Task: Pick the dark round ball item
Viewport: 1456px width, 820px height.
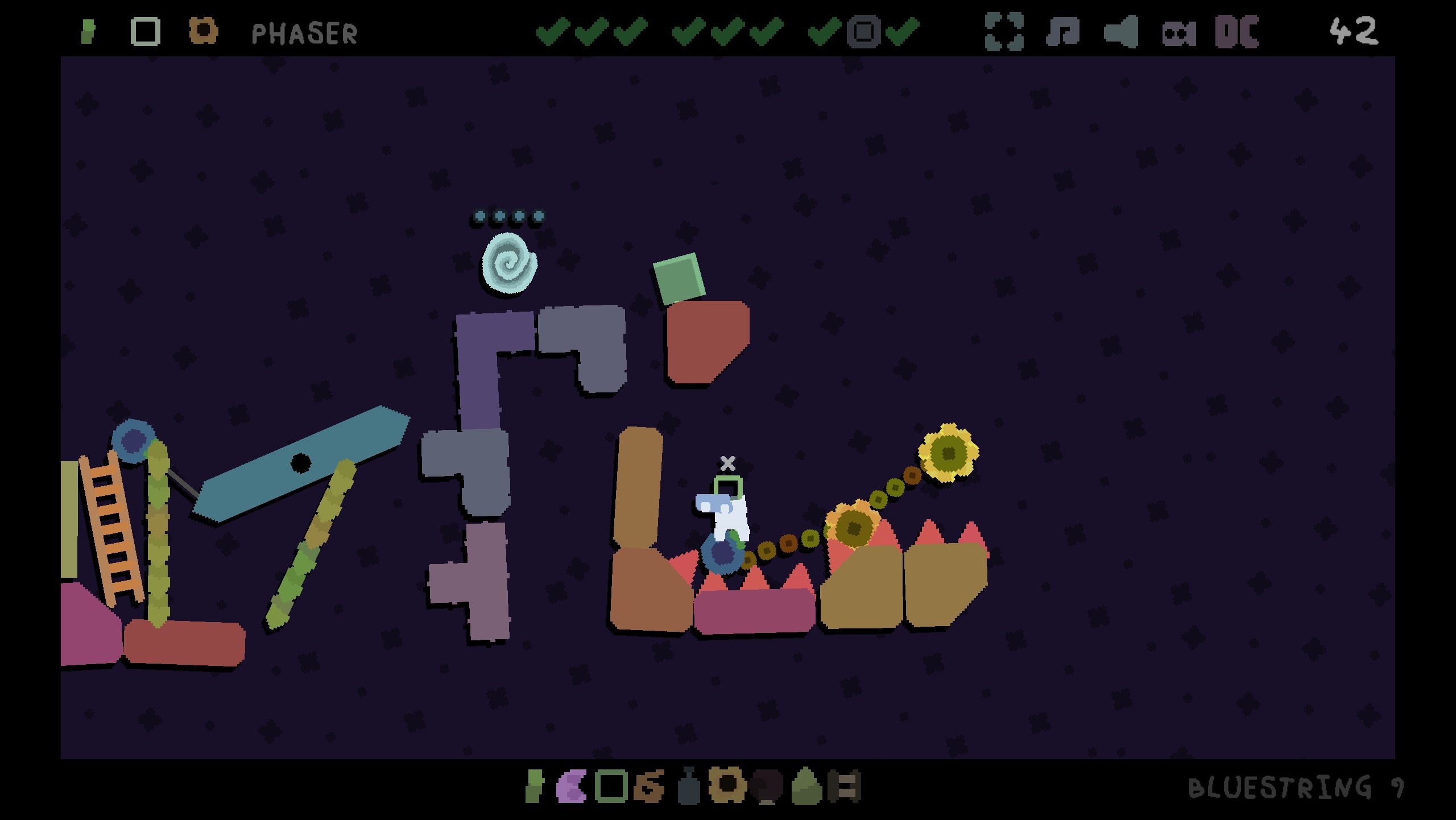Action: pos(766,787)
